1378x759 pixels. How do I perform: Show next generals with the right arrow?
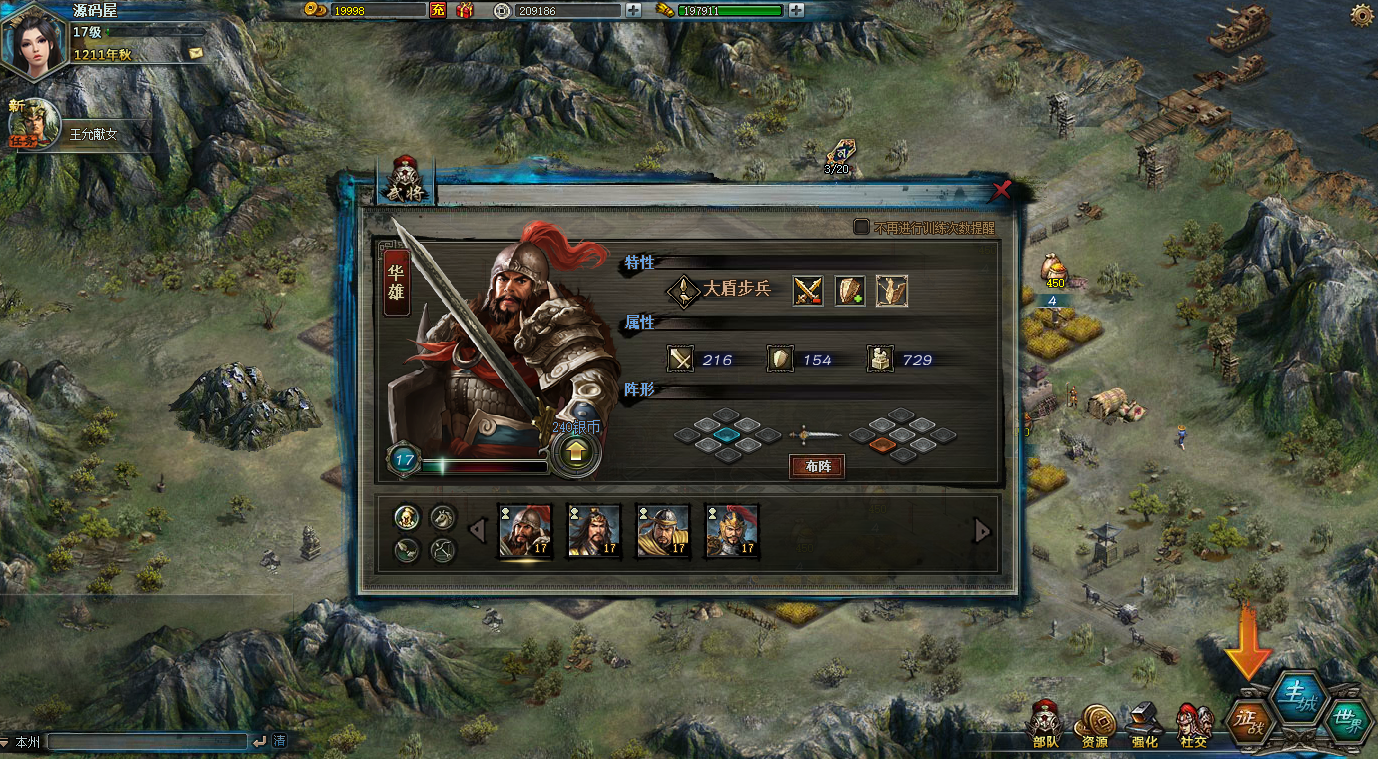click(983, 531)
